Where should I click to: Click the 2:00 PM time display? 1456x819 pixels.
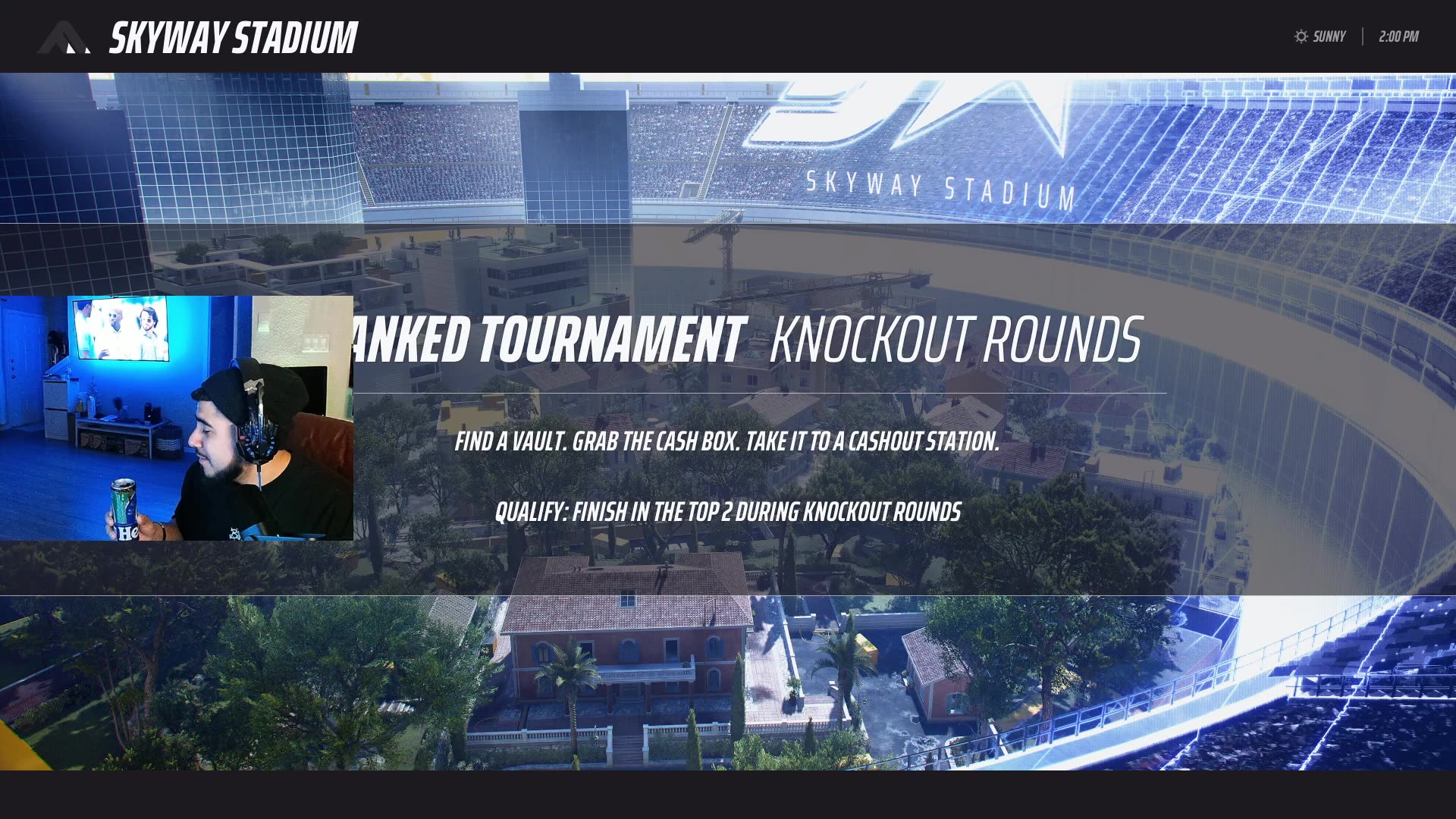tap(1398, 36)
